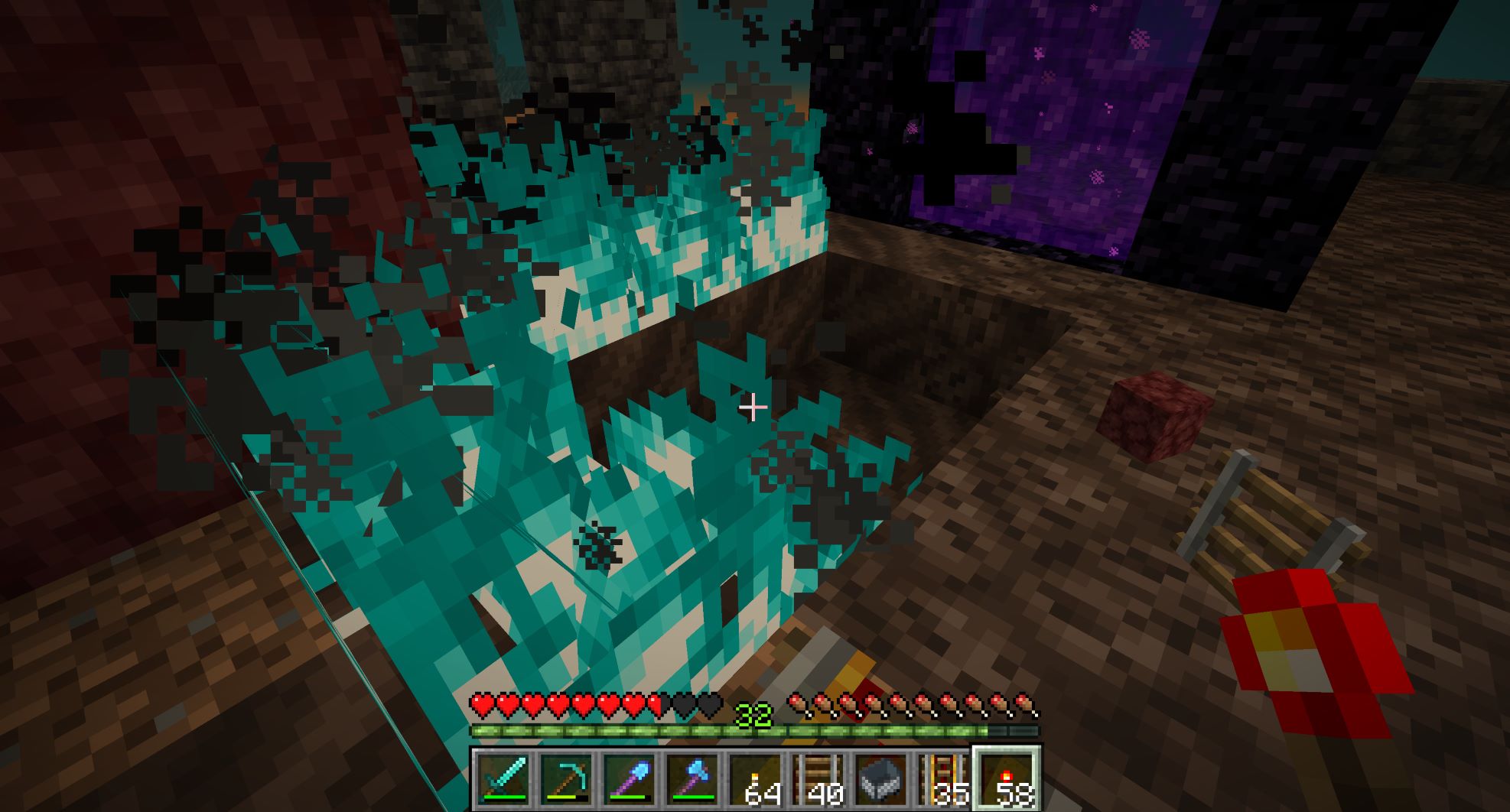Image resolution: width=1510 pixels, height=812 pixels.
Task: Choose the stack of 40 rails
Action: pyautogui.click(x=818, y=779)
